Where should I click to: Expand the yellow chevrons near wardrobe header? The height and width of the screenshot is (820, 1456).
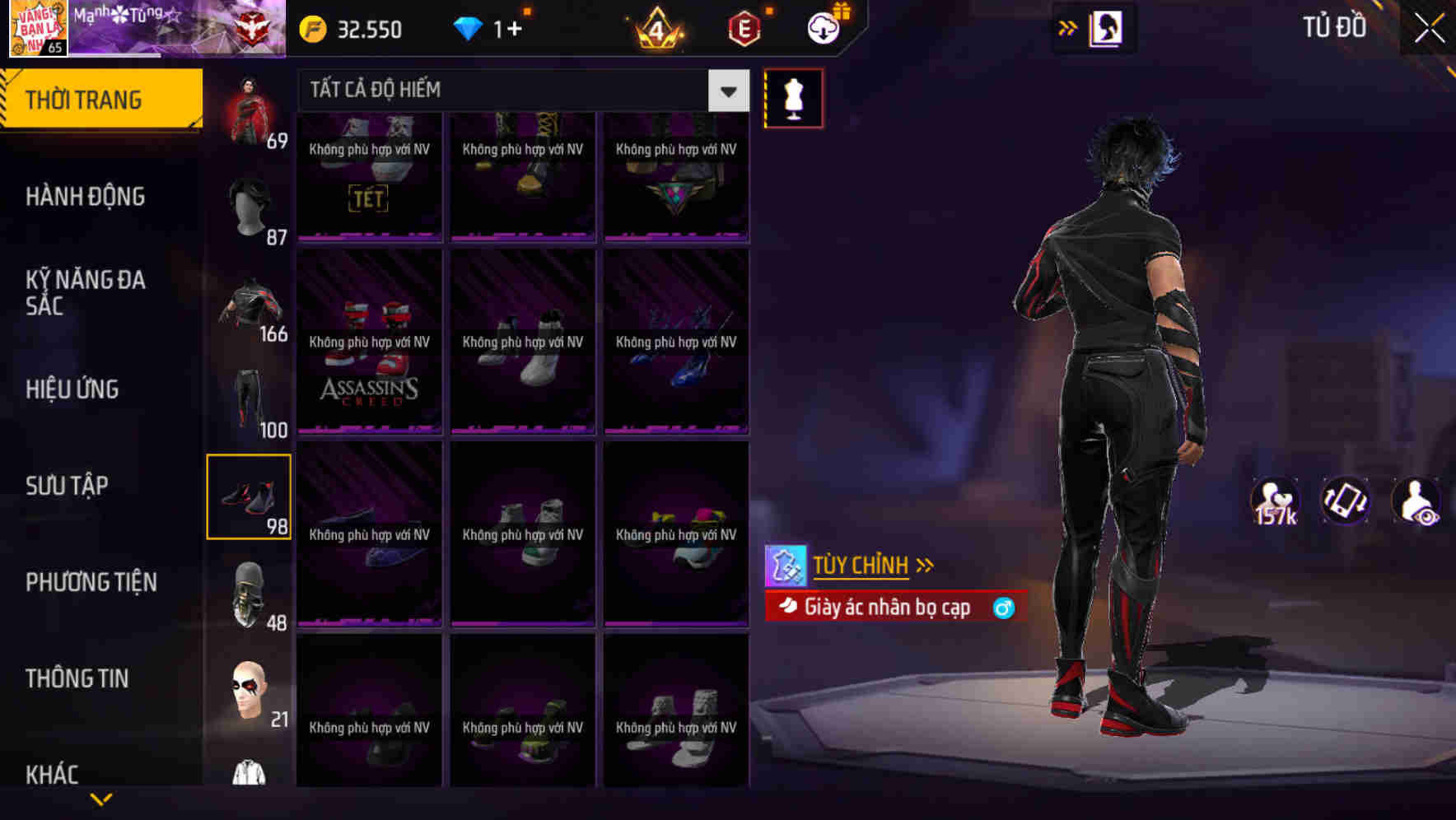pos(1067,27)
